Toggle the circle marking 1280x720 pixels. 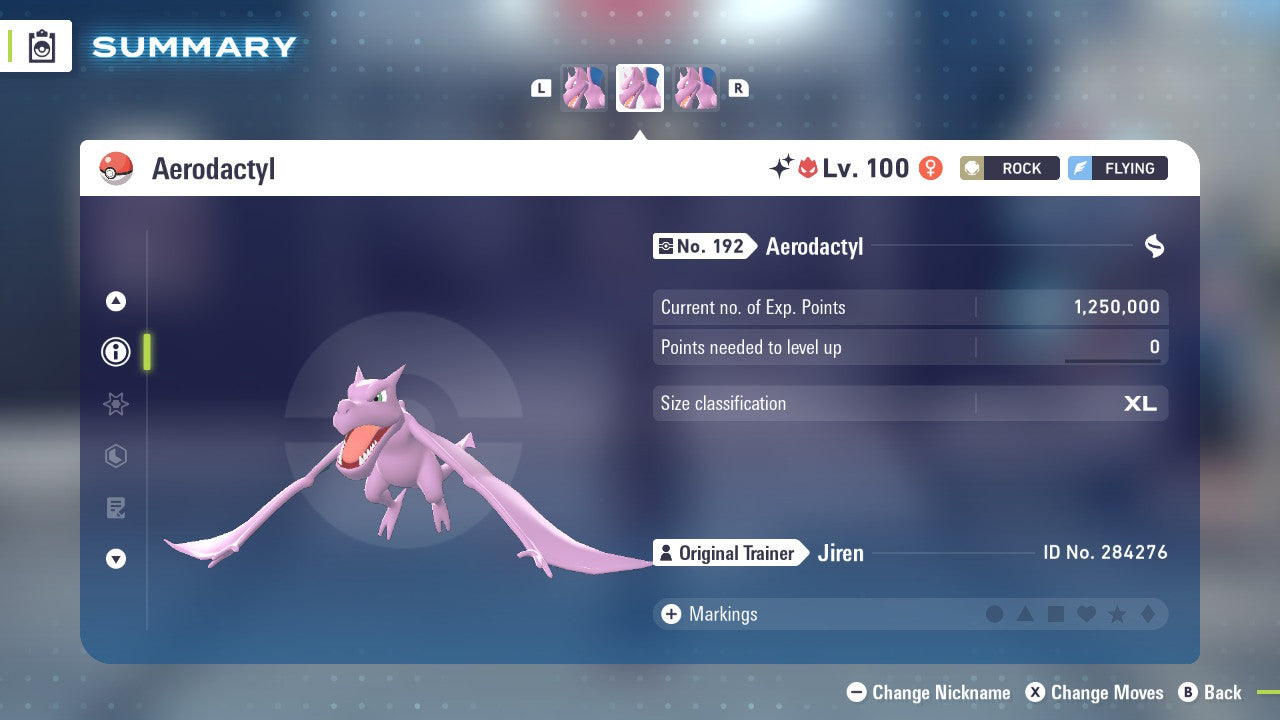[996, 614]
